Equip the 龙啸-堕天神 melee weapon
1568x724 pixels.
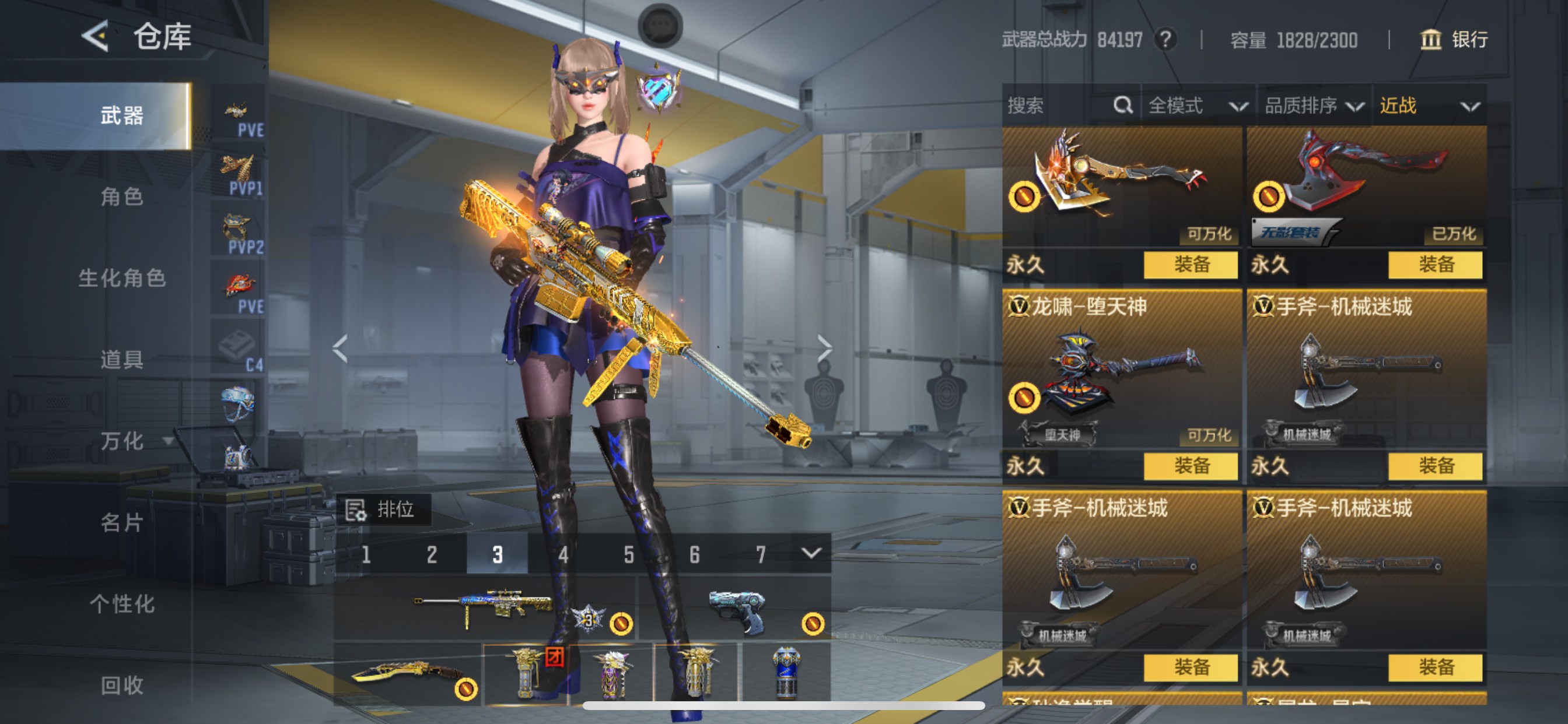pyautogui.click(x=1190, y=466)
